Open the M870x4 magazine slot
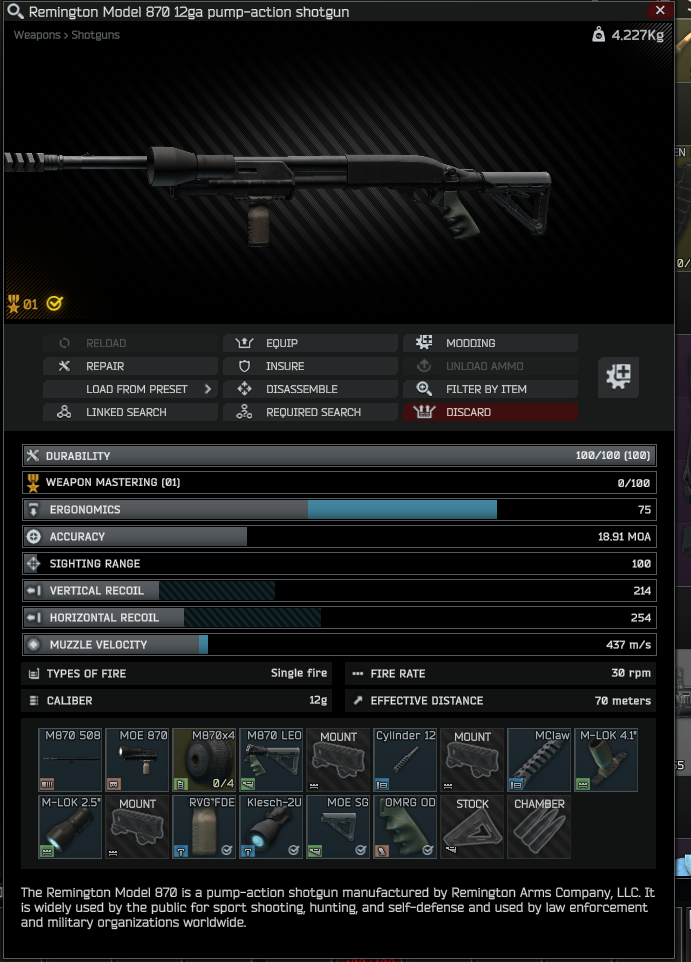Screen dimensions: 691x962 click(205, 760)
